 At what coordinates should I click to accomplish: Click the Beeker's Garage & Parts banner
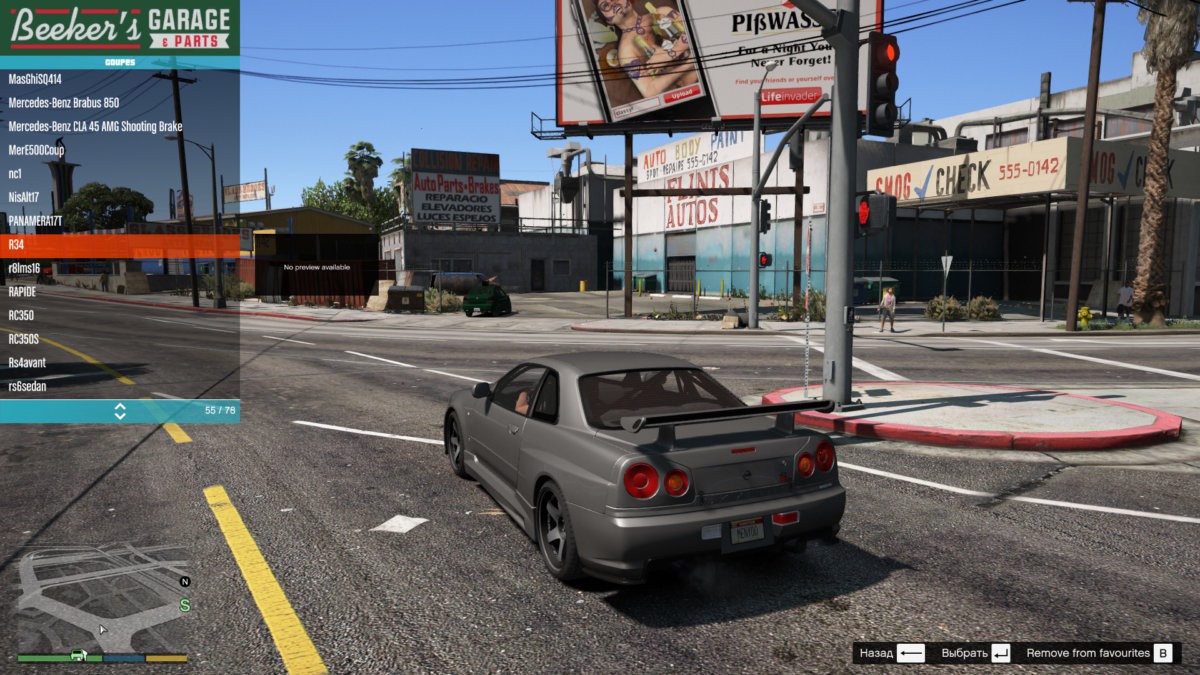pos(119,27)
